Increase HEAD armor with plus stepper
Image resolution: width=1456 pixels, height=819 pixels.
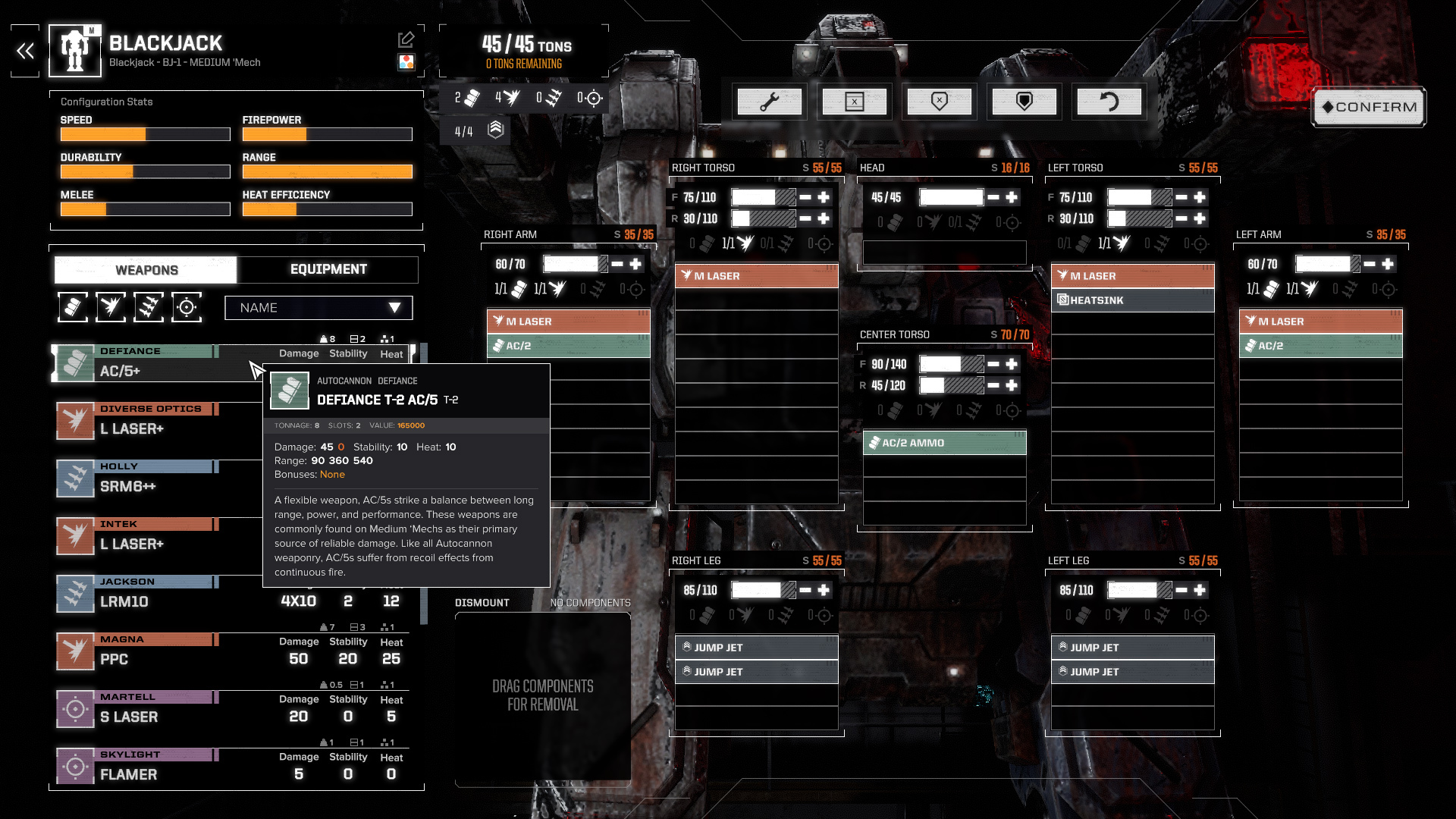1012,197
